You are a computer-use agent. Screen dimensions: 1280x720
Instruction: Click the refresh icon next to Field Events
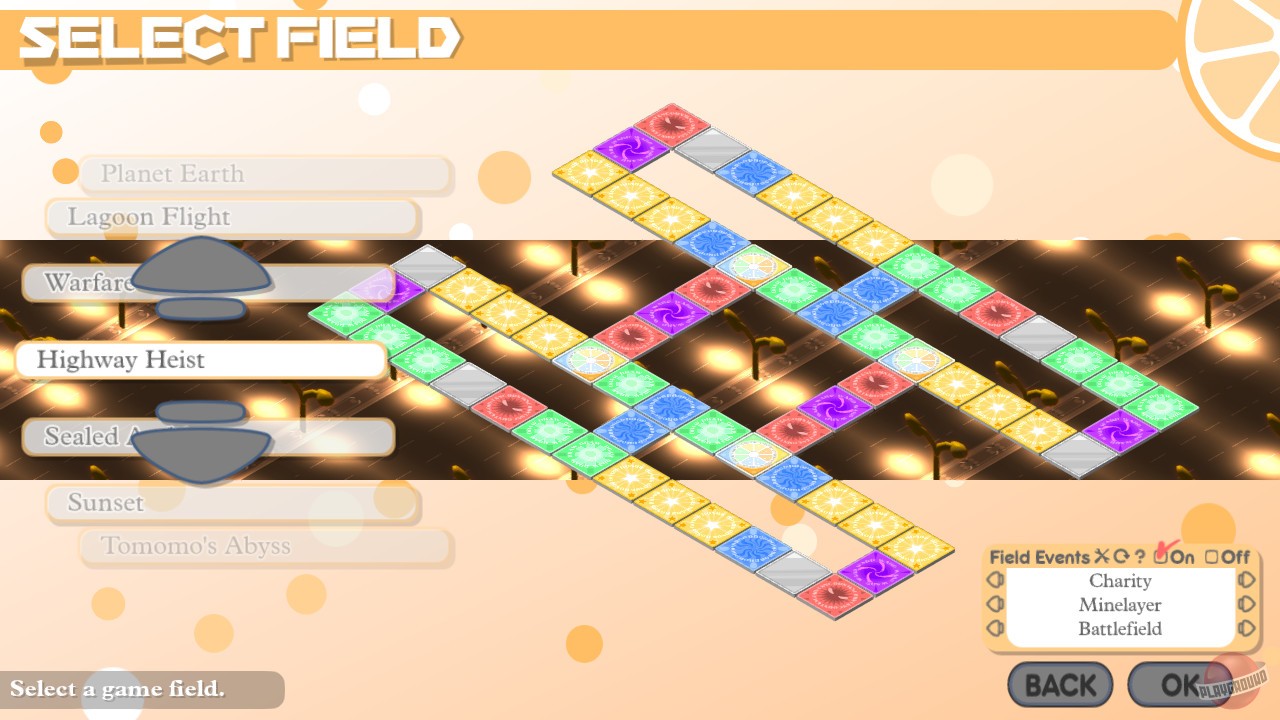[x=1121, y=558]
